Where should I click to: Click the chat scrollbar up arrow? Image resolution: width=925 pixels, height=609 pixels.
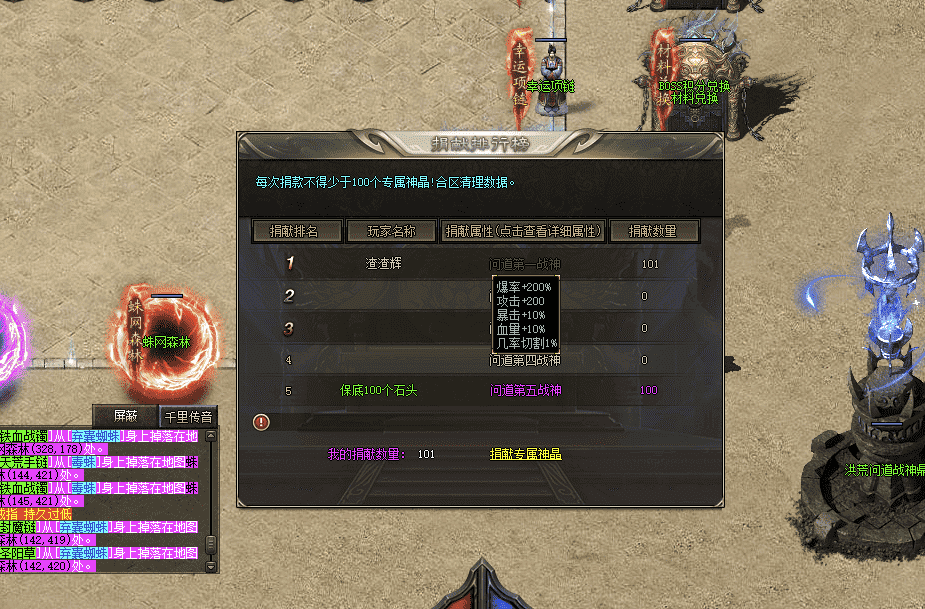(210, 436)
